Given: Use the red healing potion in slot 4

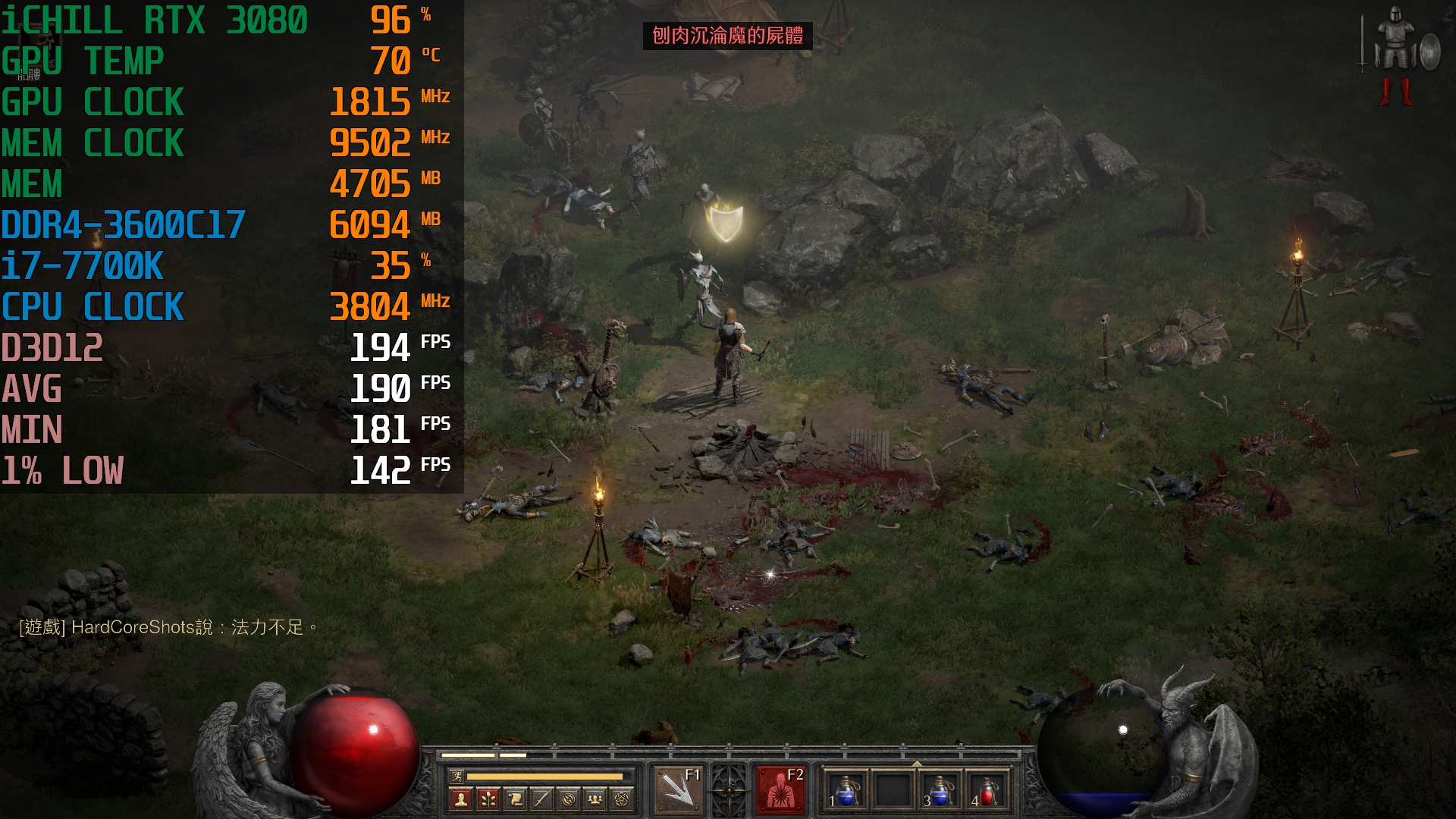Looking at the screenshot, I should 987,790.
